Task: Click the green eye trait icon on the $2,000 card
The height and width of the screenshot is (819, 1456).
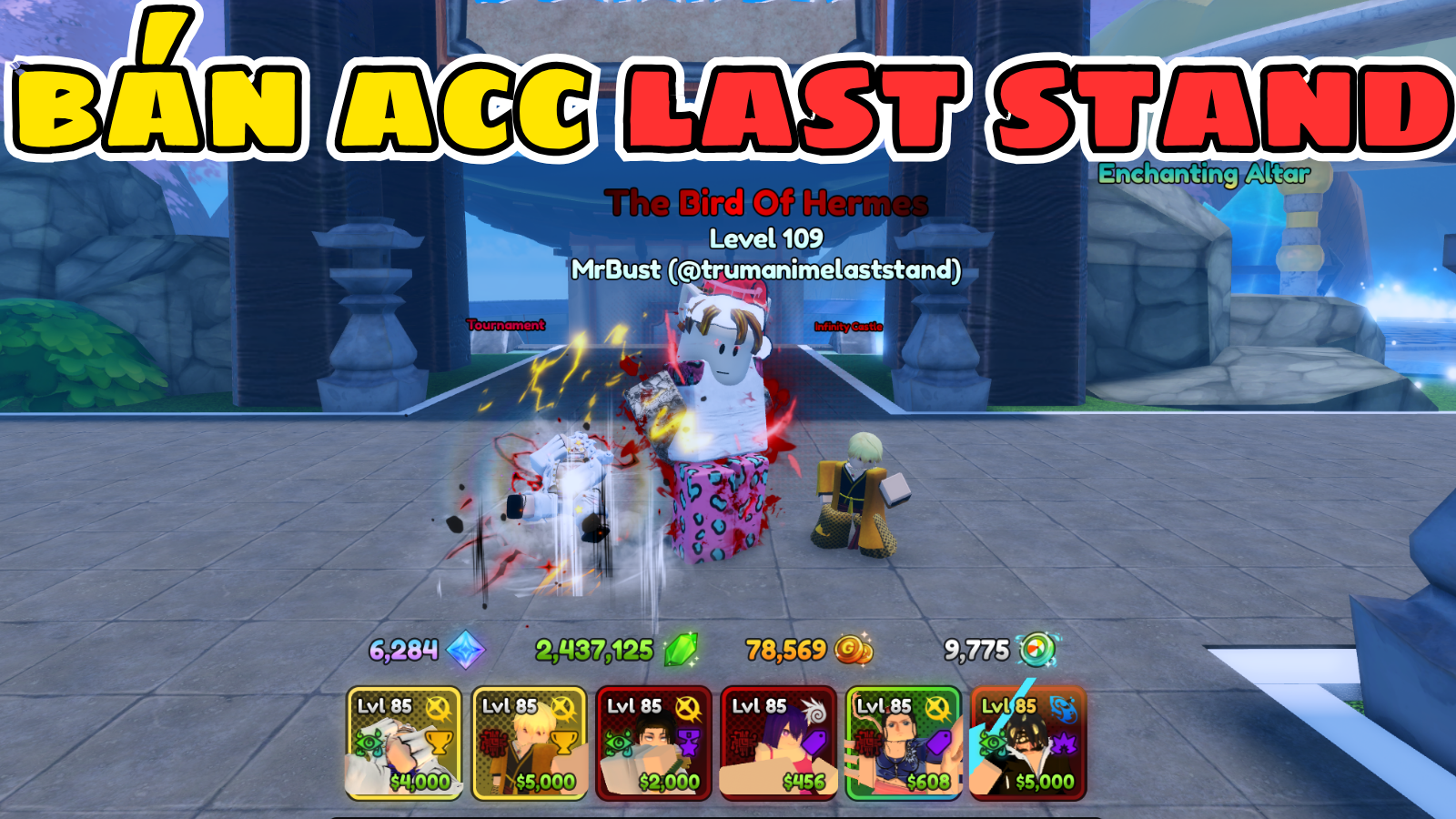Action: click(x=618, y=742)
